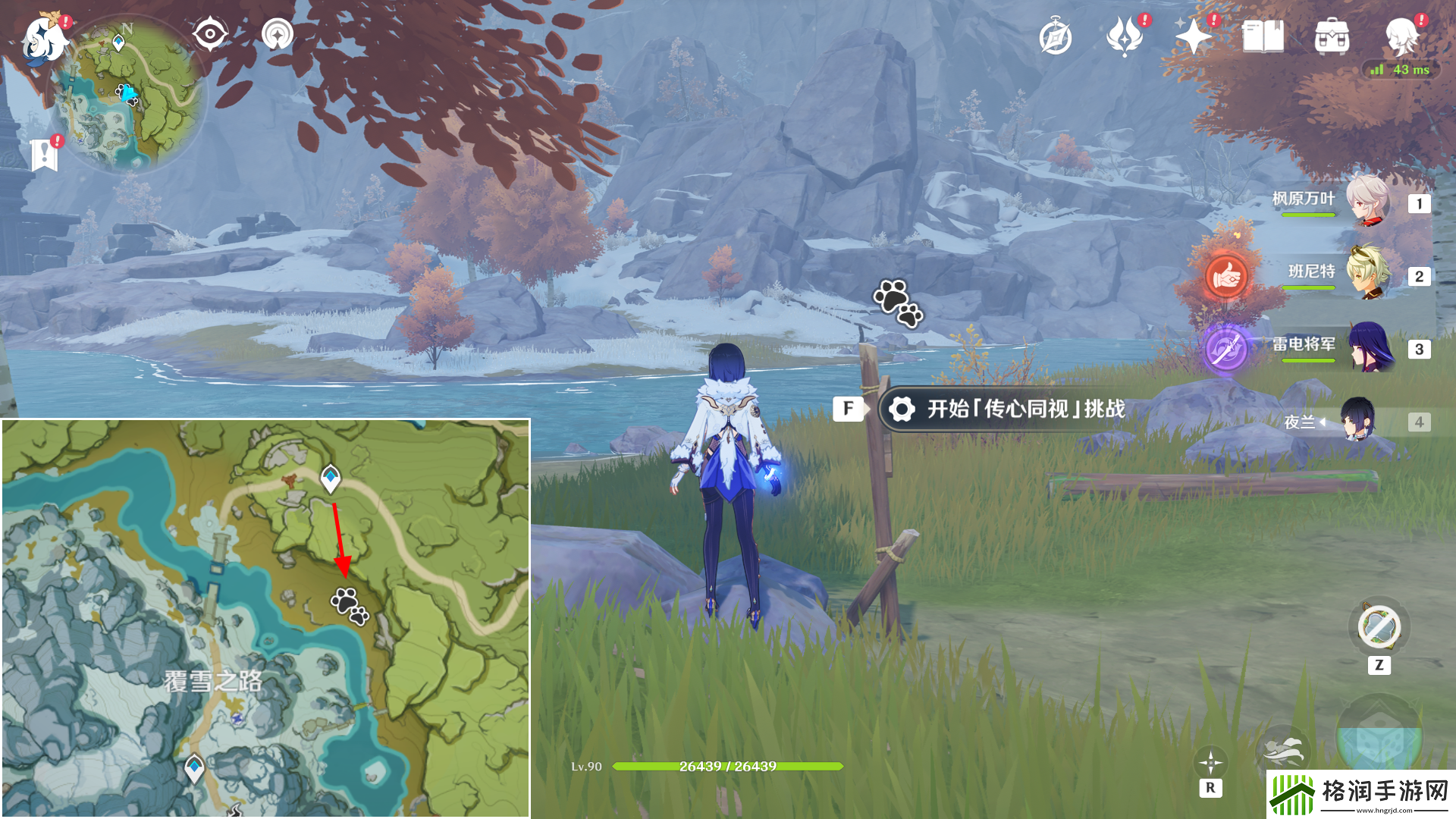Toggle the elemental sight eye icon
Screen dimensions: 1456x819
pos(209,34)
